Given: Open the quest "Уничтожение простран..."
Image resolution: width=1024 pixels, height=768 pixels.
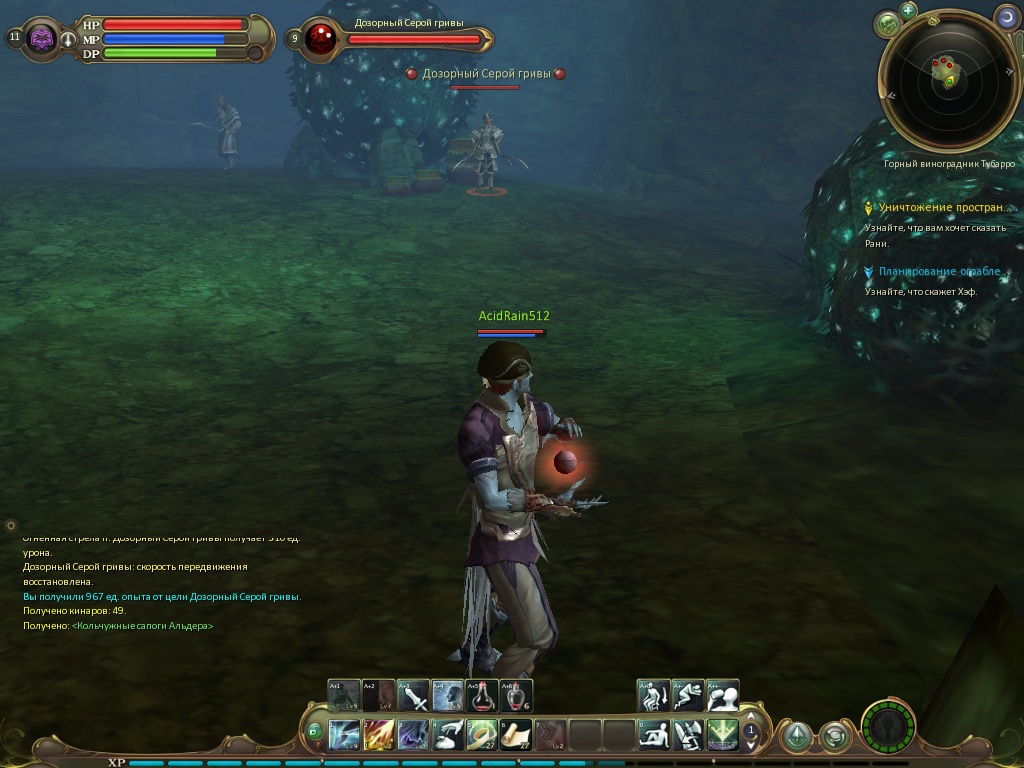Looking at the screenshot, I should point(943,208).
